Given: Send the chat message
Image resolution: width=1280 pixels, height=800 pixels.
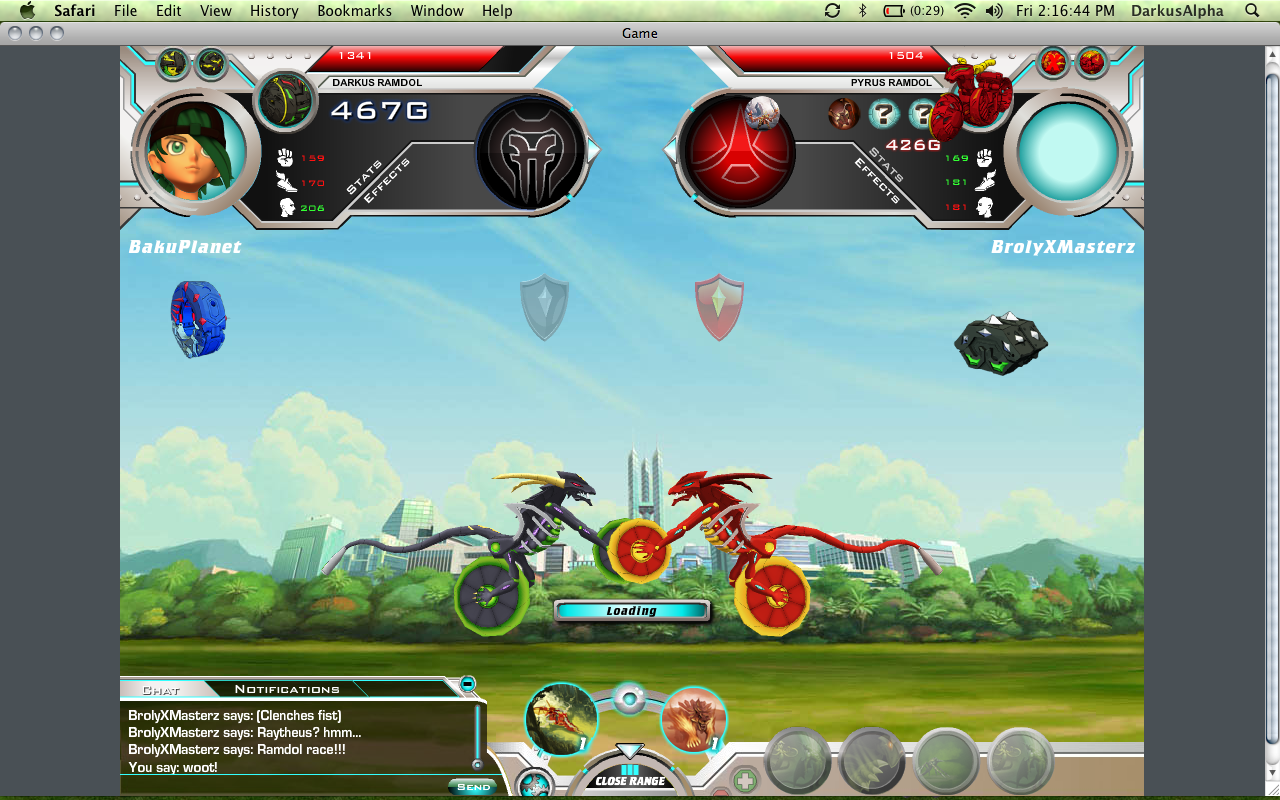Looking at the screenshot, I should point(472,787).
